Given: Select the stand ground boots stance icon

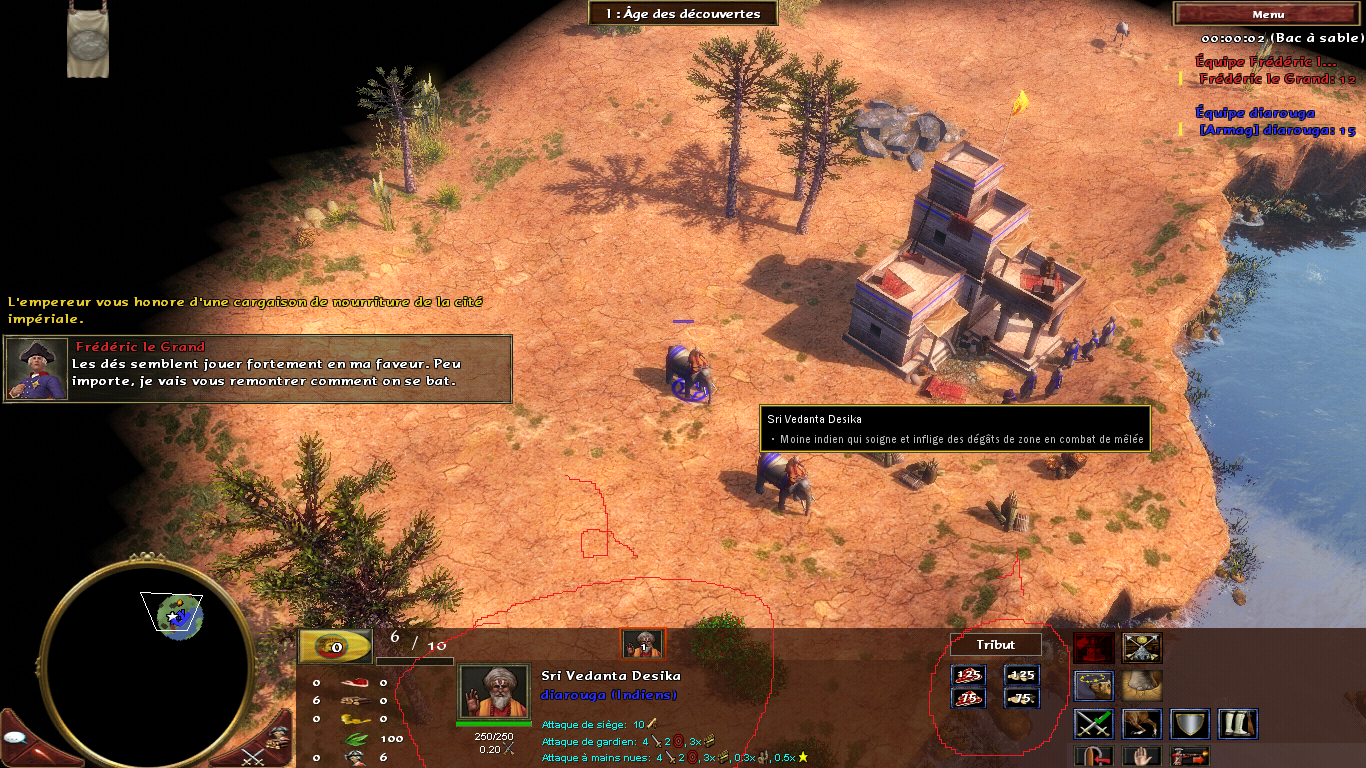Looking at the screenshot, I should (1237, 723).
